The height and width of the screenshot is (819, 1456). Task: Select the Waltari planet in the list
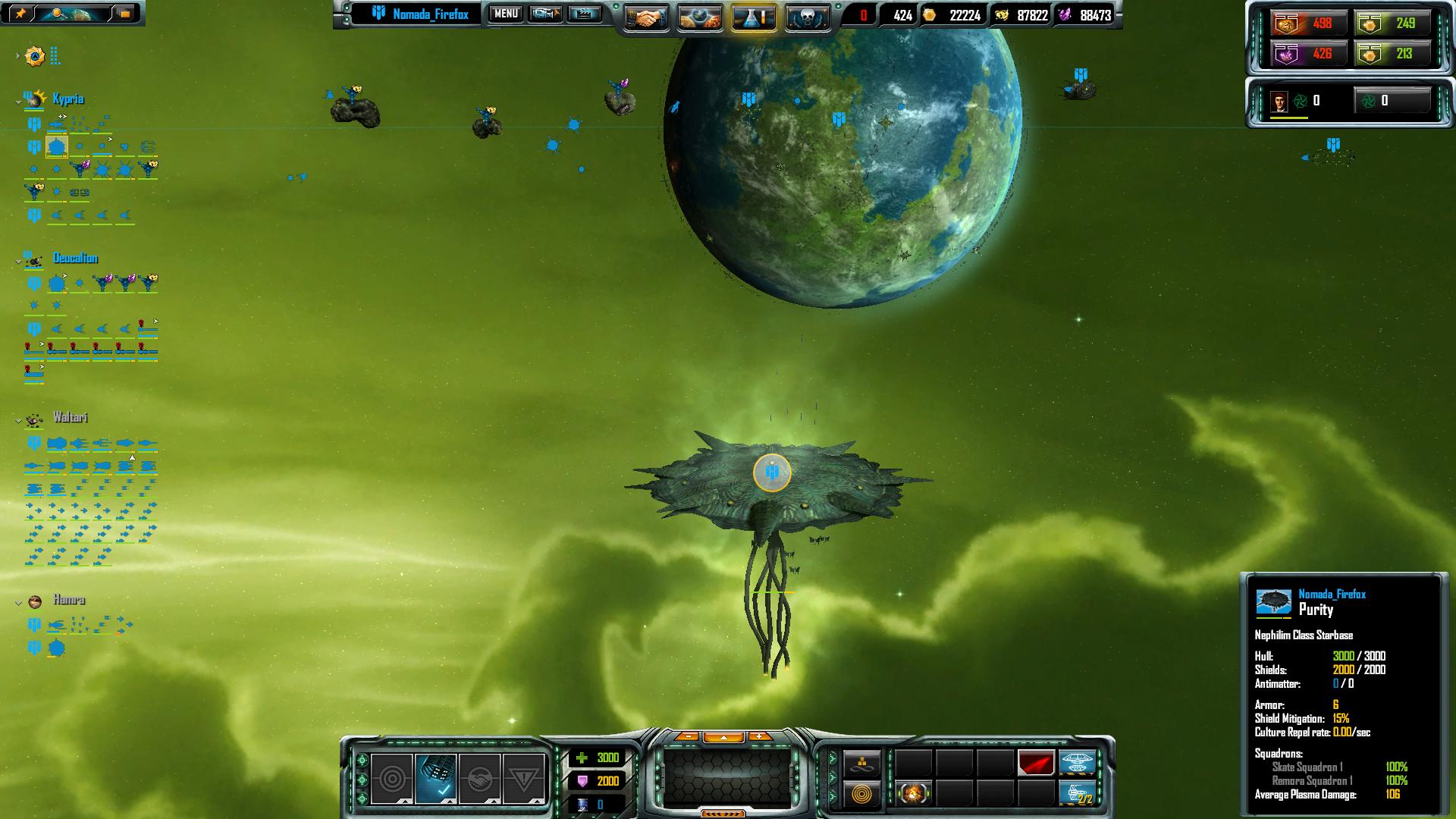click(70, 418)
